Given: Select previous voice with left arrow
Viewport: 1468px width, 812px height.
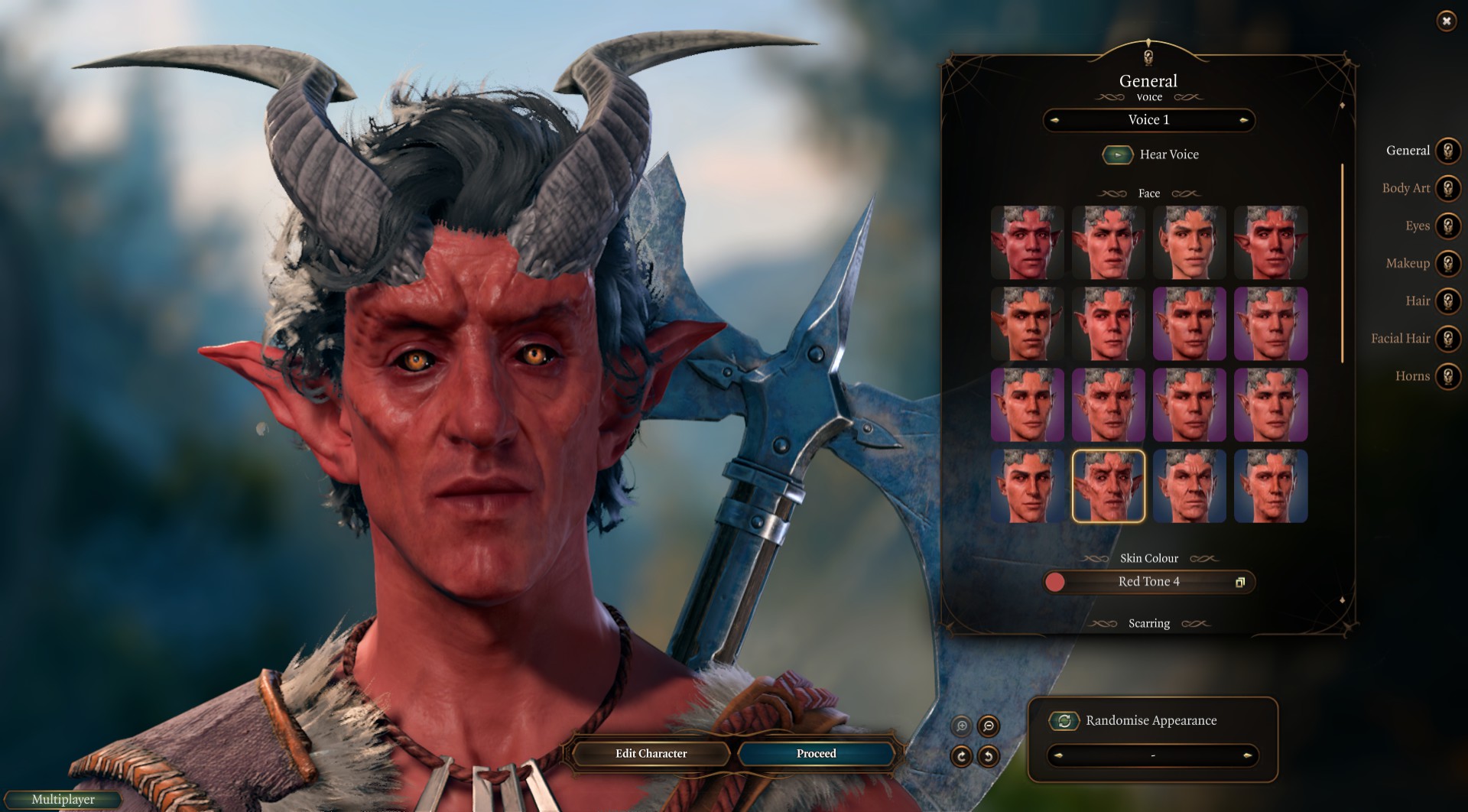Looking at the screenshot, I should (1055, 120).
